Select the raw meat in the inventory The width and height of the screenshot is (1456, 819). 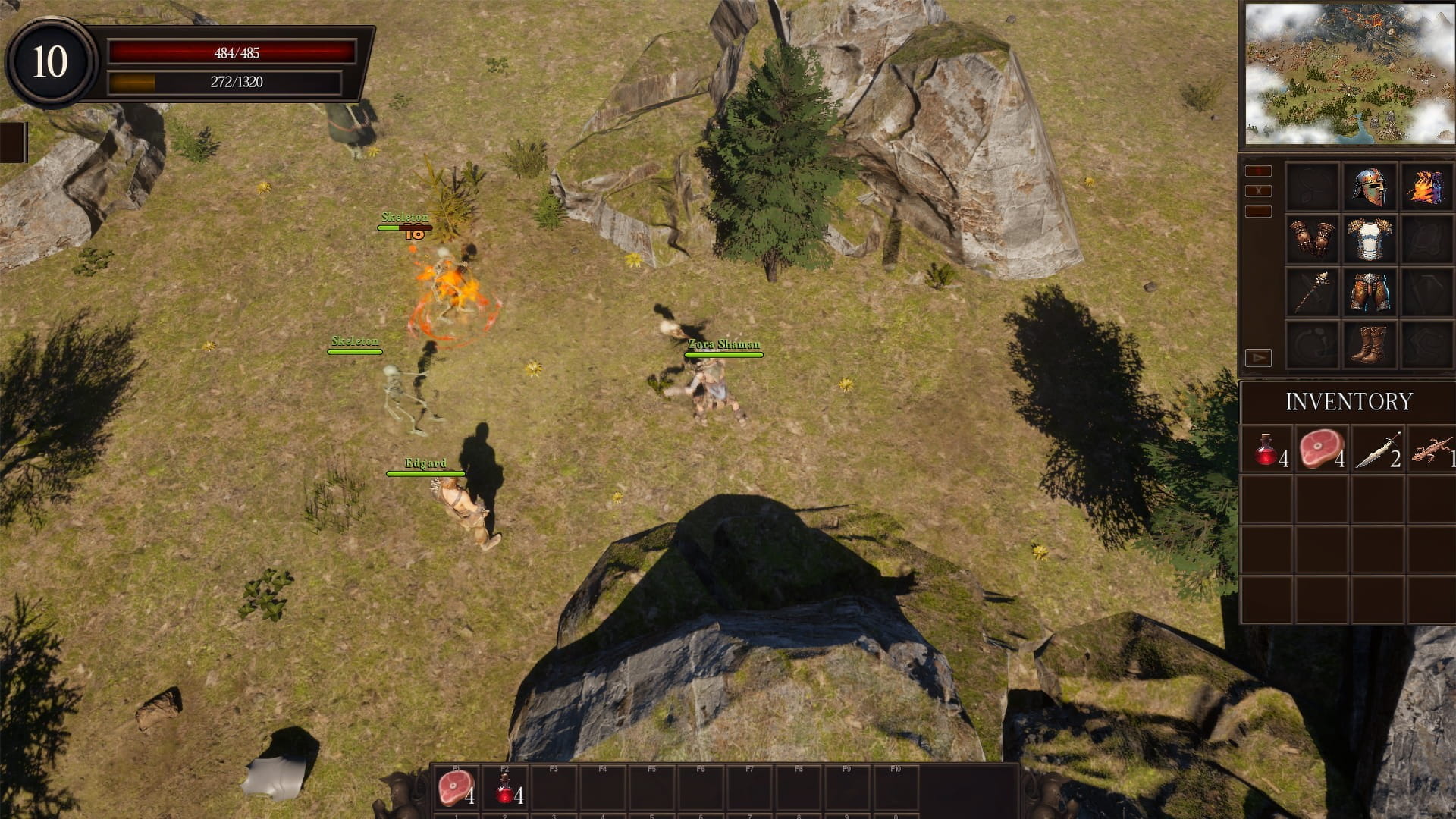coord(1323,450)
